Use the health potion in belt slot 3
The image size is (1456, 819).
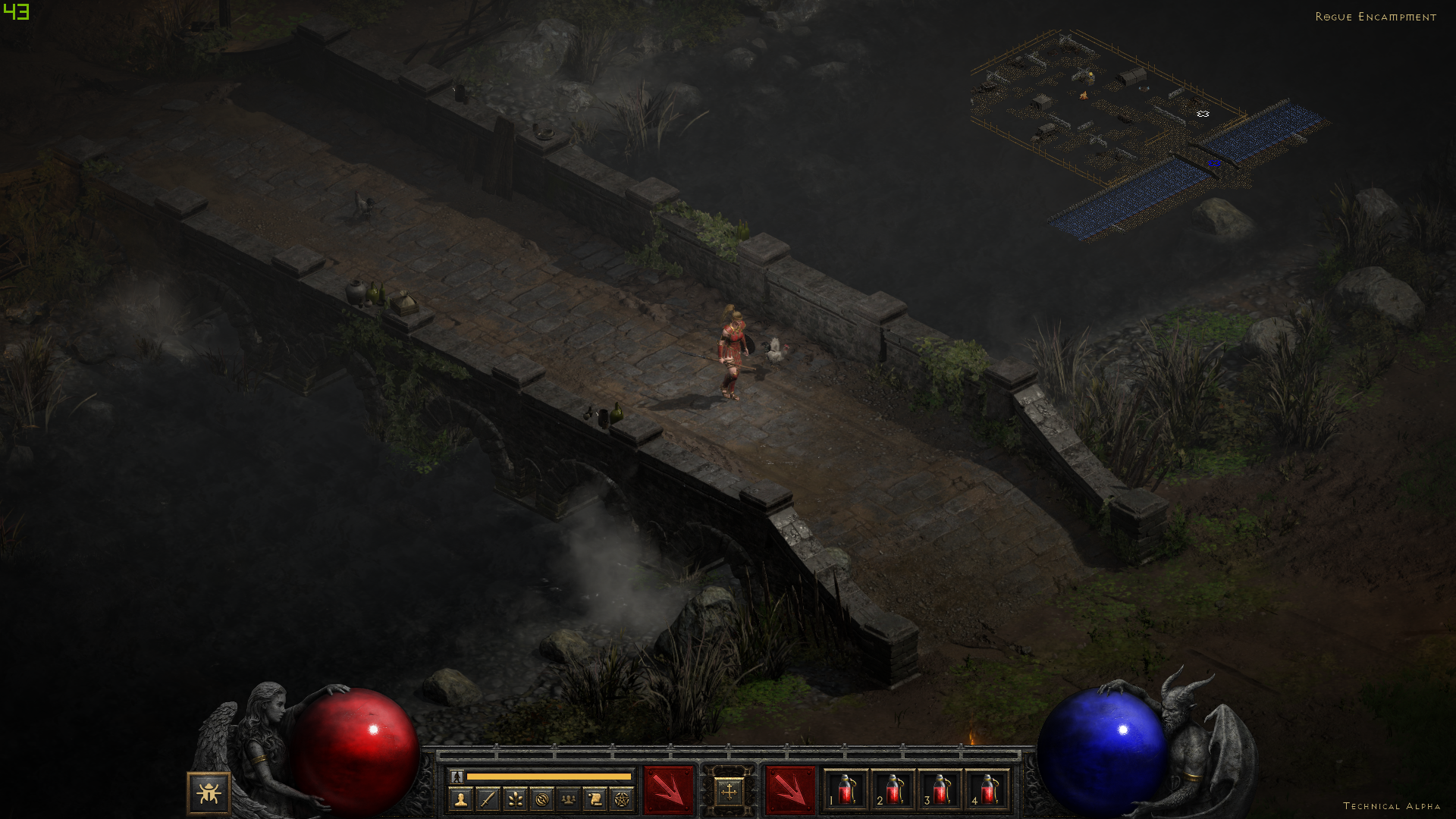click(x=940, y=790)
